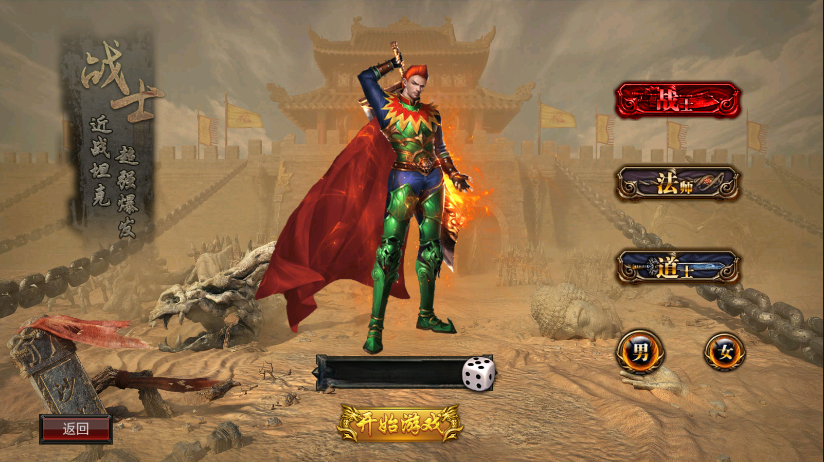Switch to female gender 女
The width and height of the screenshot is (824, 462).
pyautogui.click(x=724, y=351)
